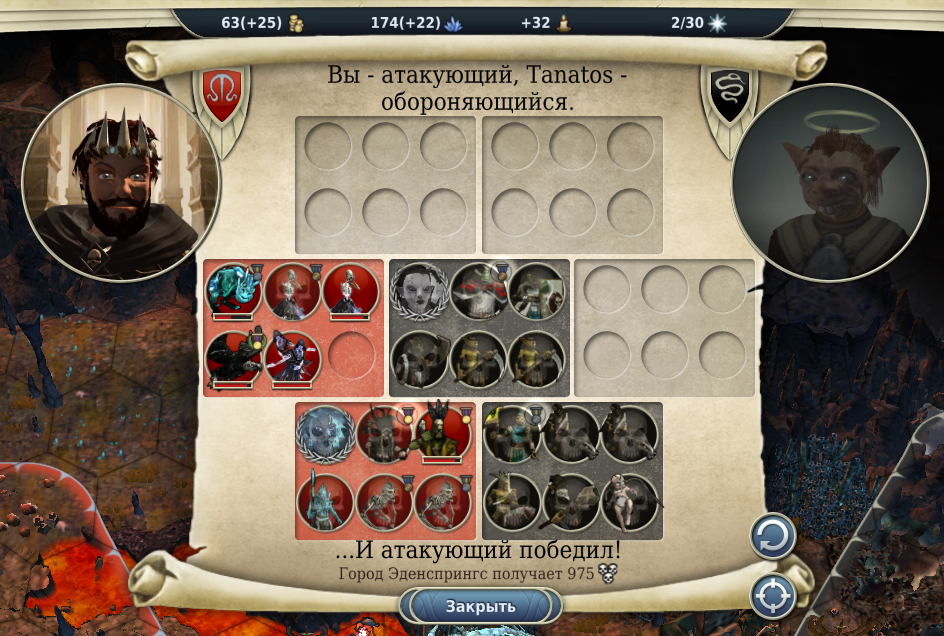Select the laurel-wreathed blue skull hero
The height and width of the screenshot is (636, 944).
click(x=325, y=433)
